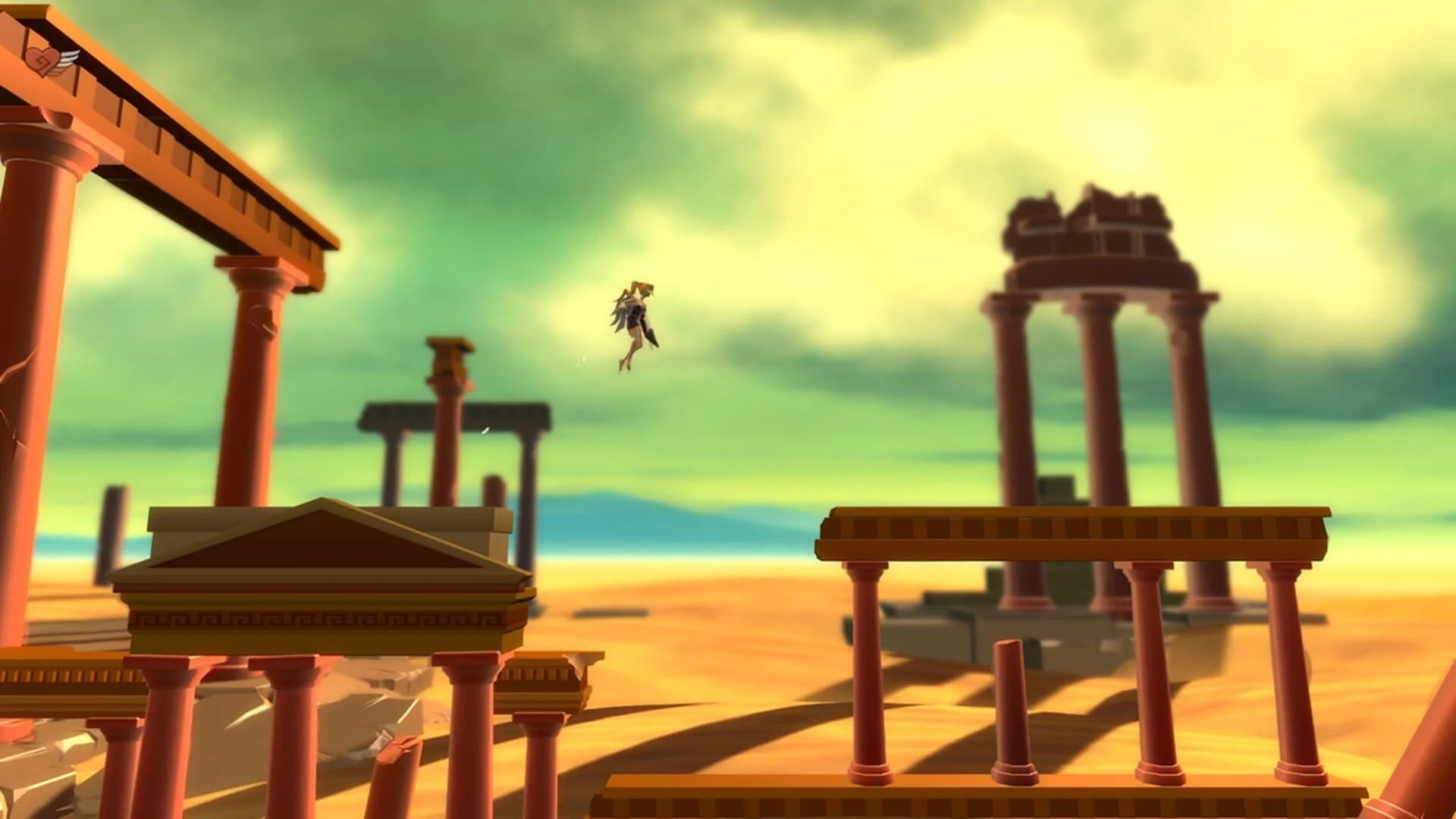1456x819 pixels.
Task: Click the white feather below the character
Action: [x=583, y=359]
